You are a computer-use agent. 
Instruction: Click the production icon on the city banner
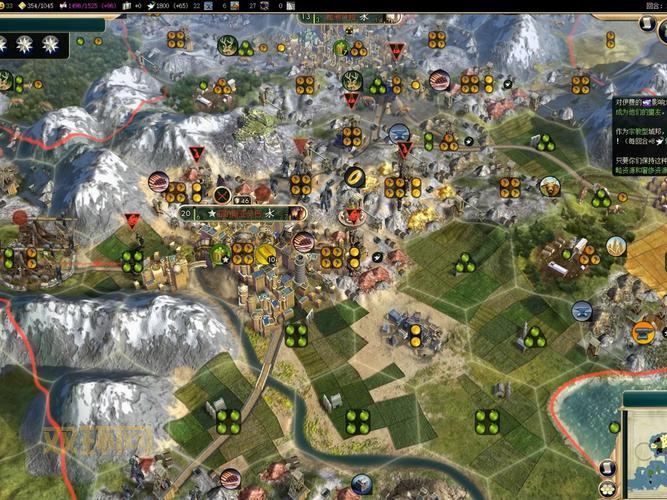[x=297, y=213]
